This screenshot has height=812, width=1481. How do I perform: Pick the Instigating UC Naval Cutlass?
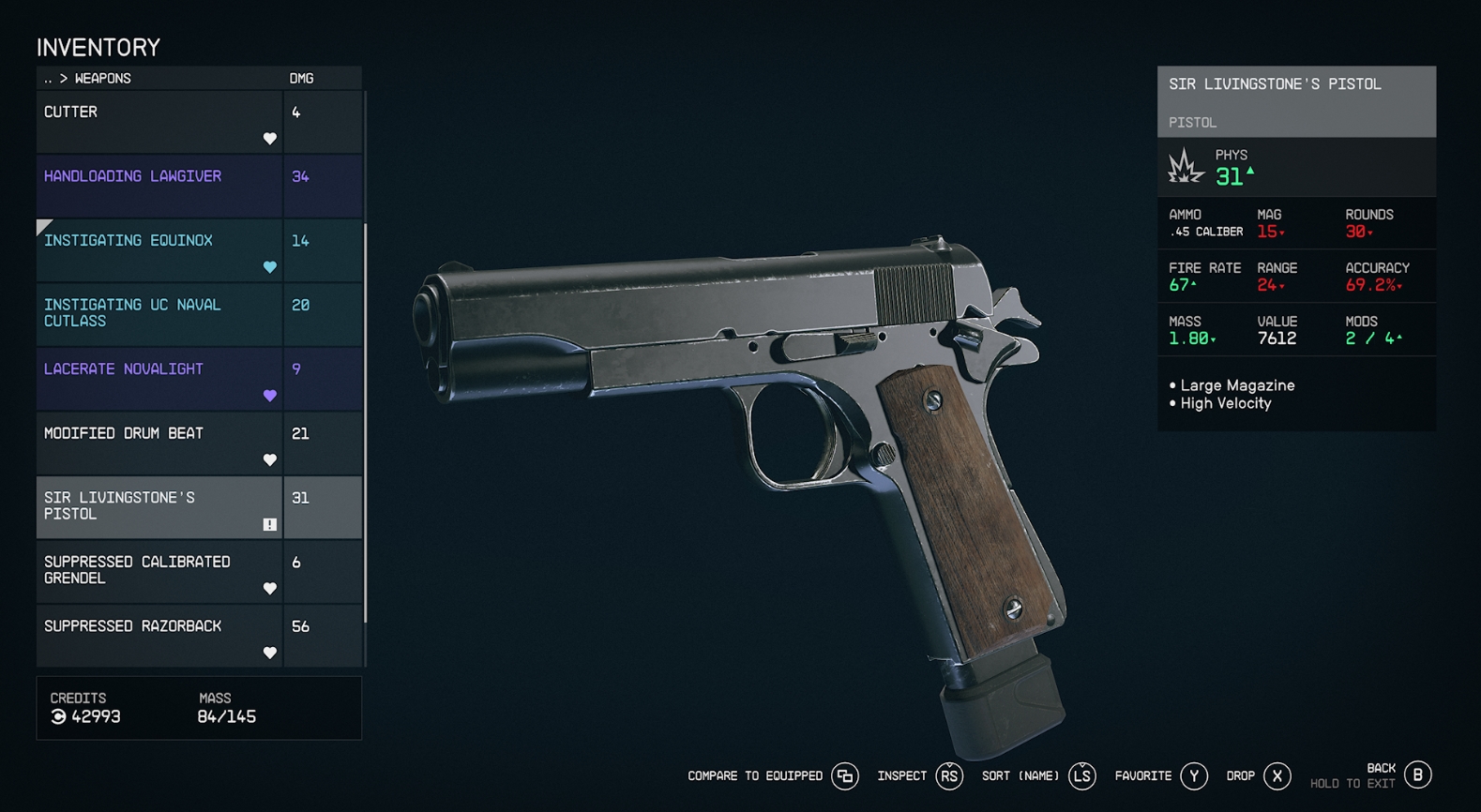[159, 314]
